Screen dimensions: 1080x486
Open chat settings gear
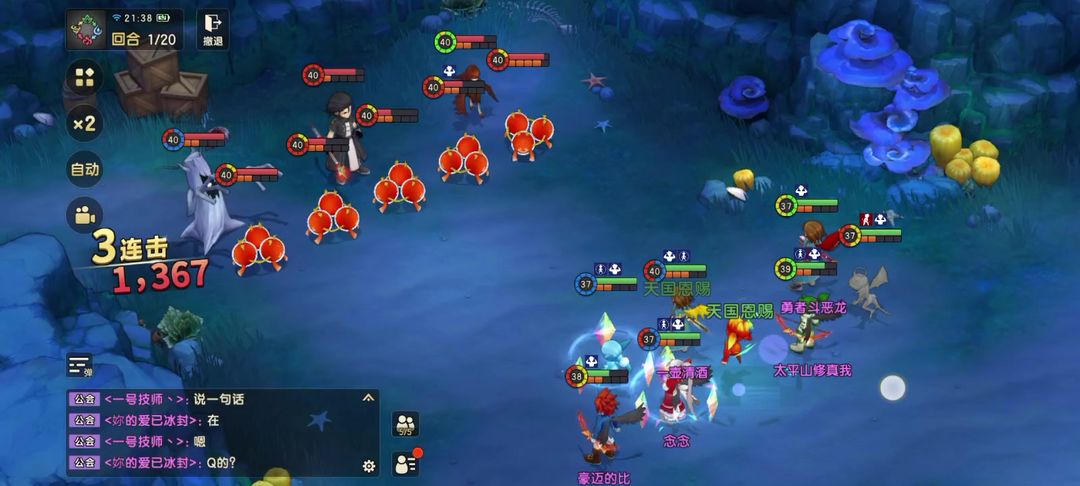click(368, 465)
